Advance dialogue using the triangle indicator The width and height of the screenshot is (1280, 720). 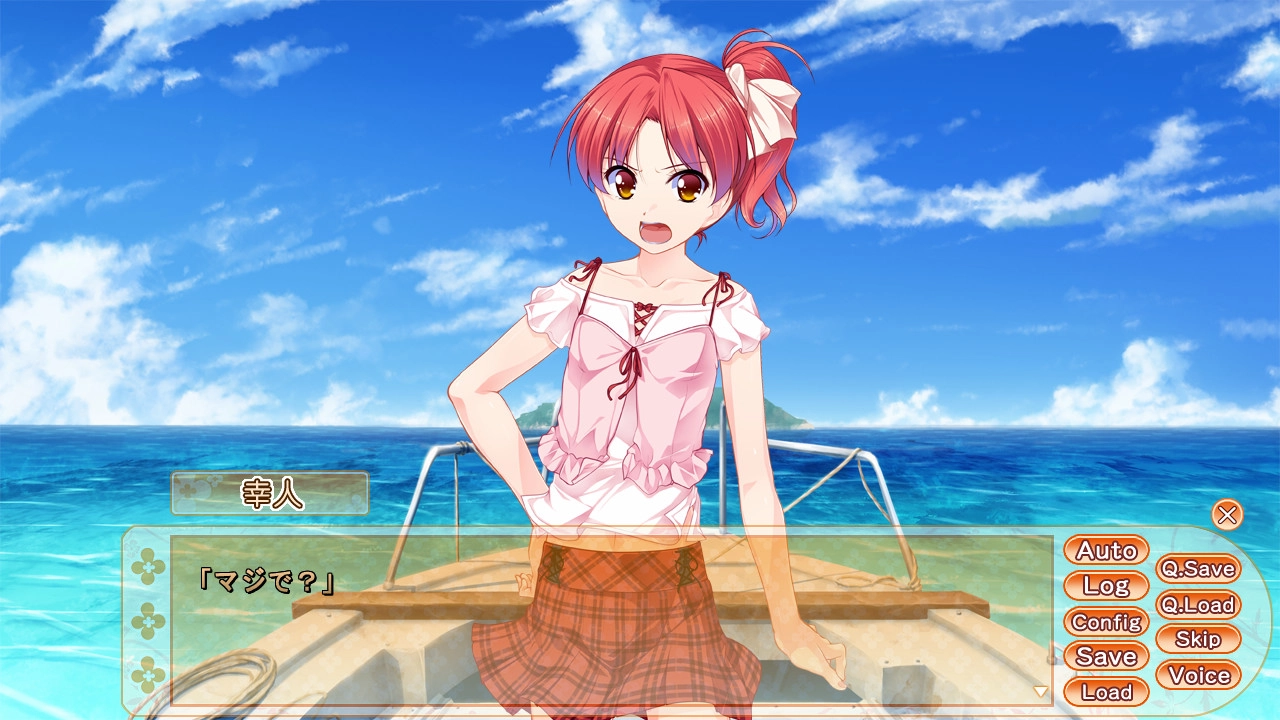point(1040,691)
